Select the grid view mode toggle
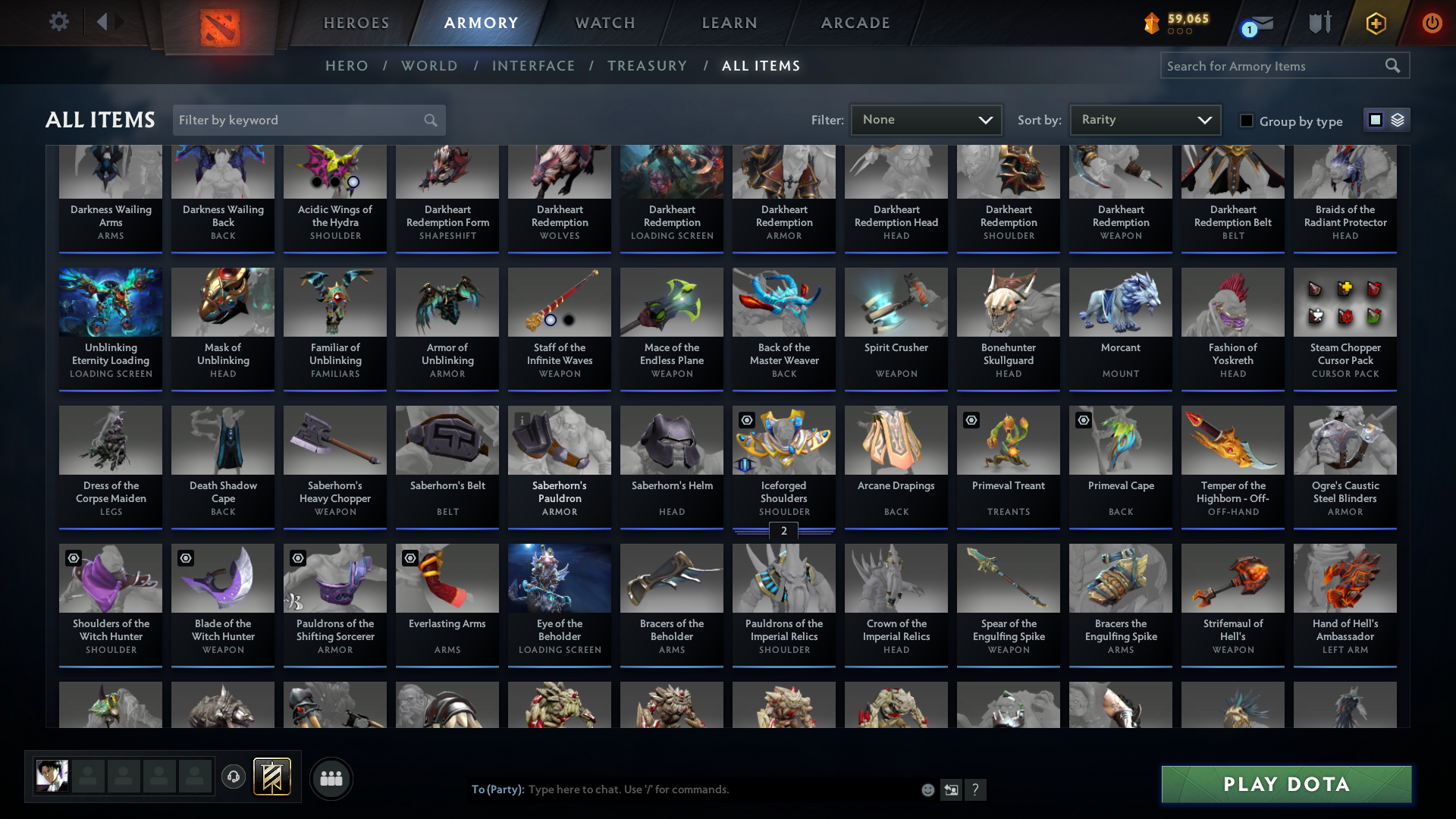This screenshot has height=819, width=1456. pos(1376,120)
